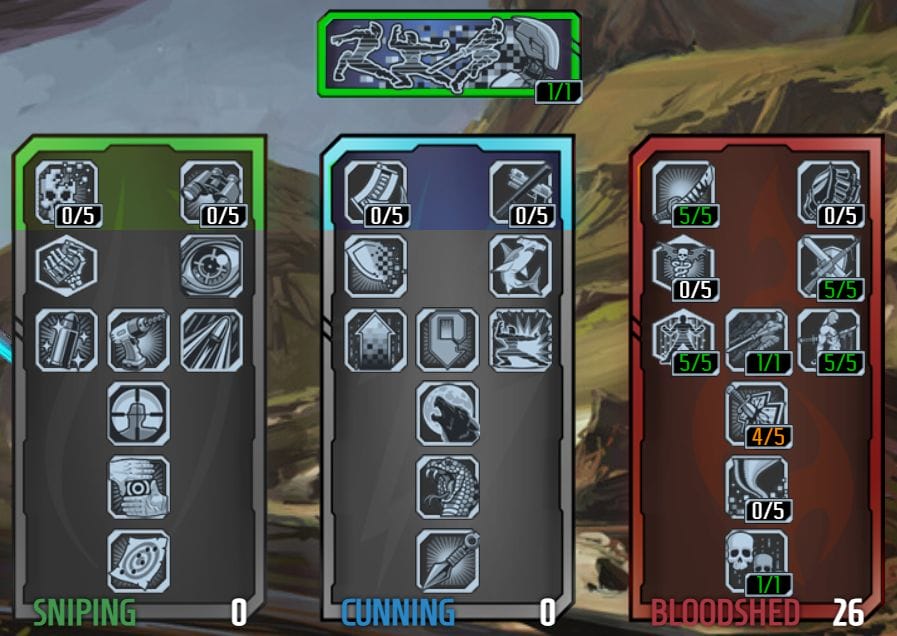The width and height of the screenshot is (897, 636).
Task: Select the round scope crosshair skill icon
Action: pyautogui.click(x=138, y=413)
